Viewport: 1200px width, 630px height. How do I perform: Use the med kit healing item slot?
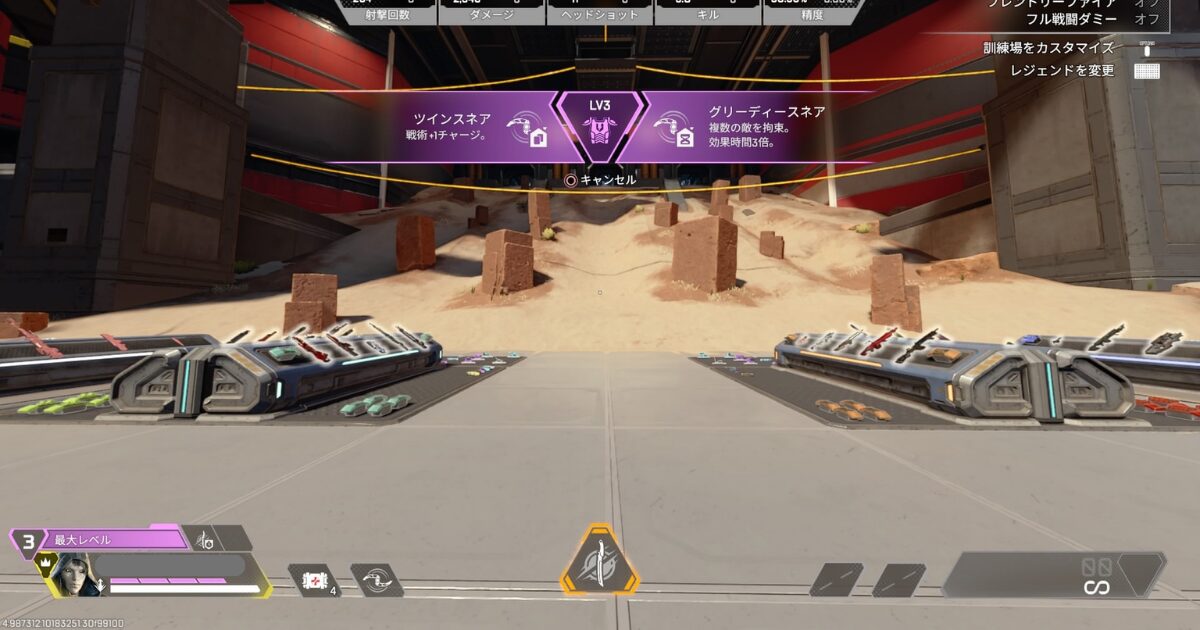[x=312, y=580]
